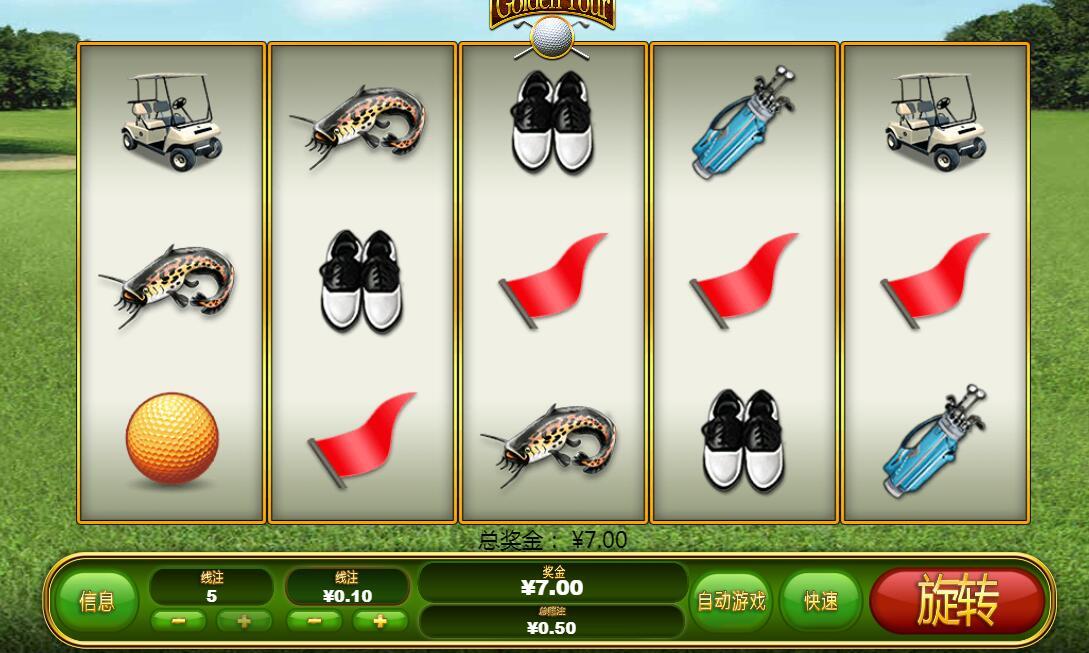Toggle 快速 fast mode

click(x=820, y=601)
